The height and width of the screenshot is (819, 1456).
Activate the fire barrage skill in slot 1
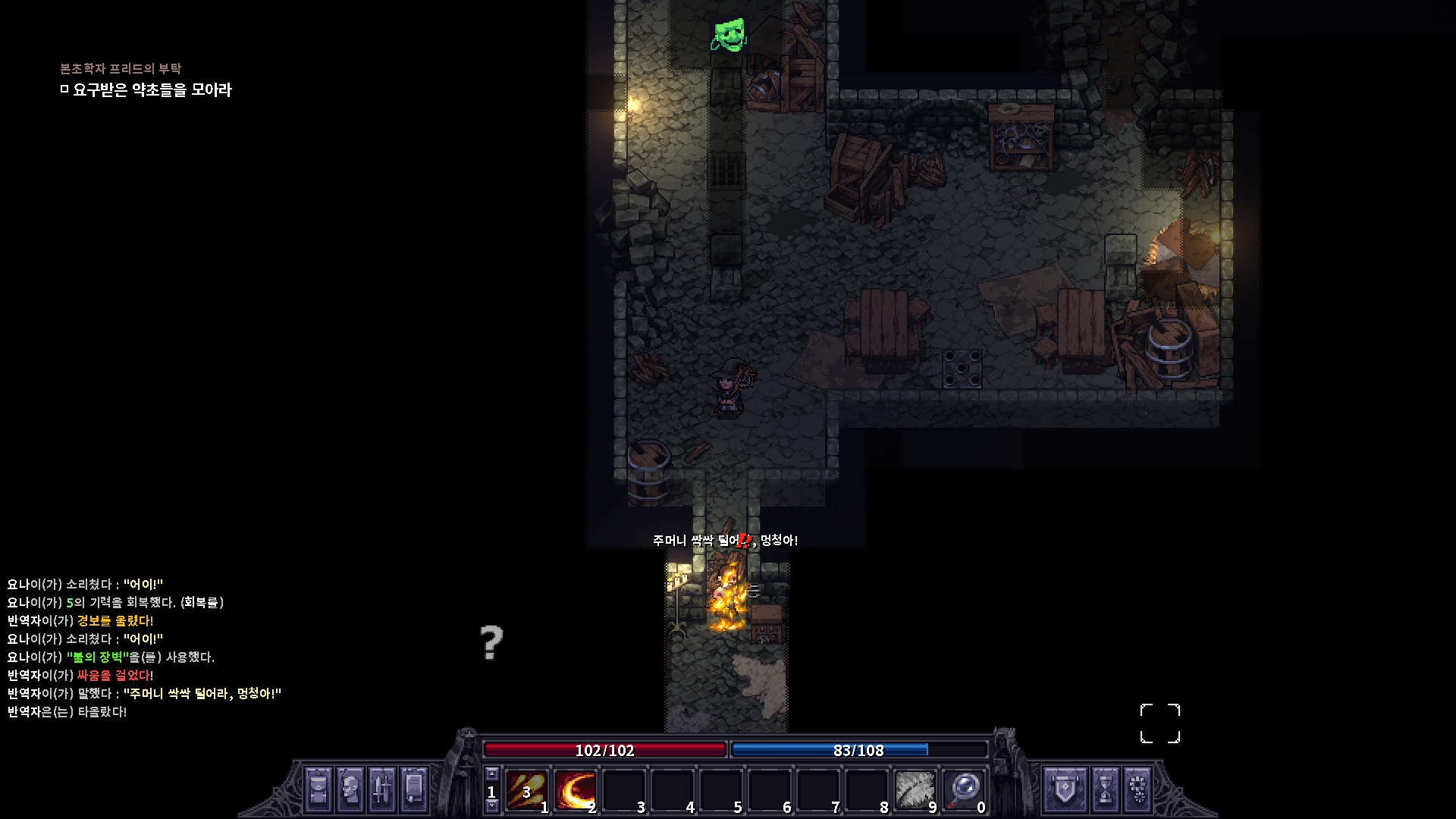pyautogui.click(x=526, y=790)
